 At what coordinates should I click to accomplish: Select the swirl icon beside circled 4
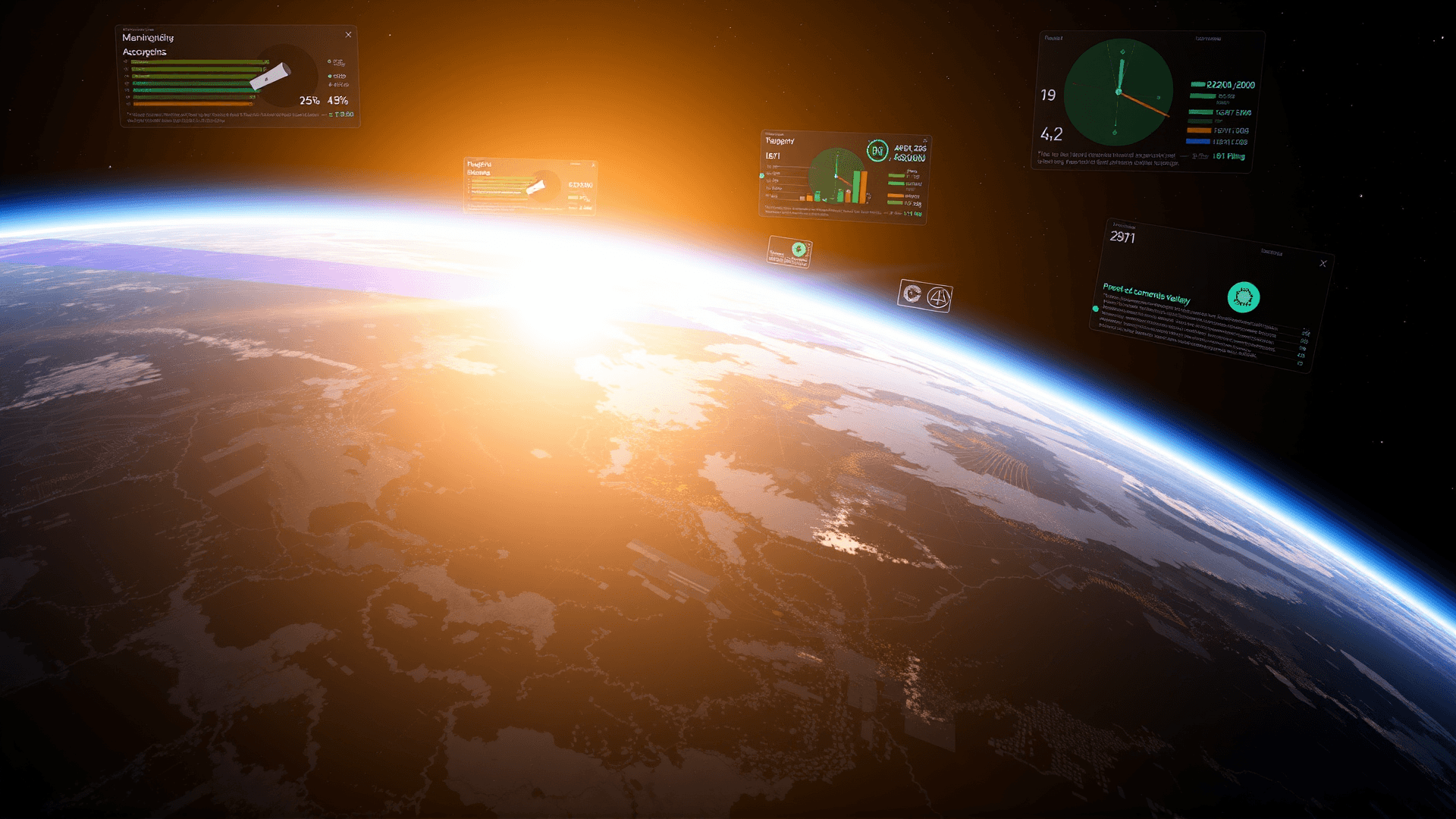[x=912, y=294]
